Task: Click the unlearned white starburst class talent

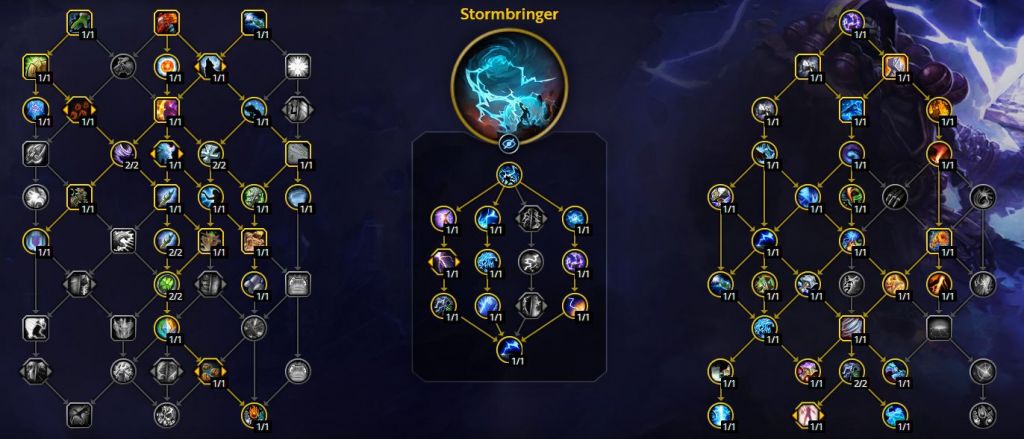Action: pos(296,66)
